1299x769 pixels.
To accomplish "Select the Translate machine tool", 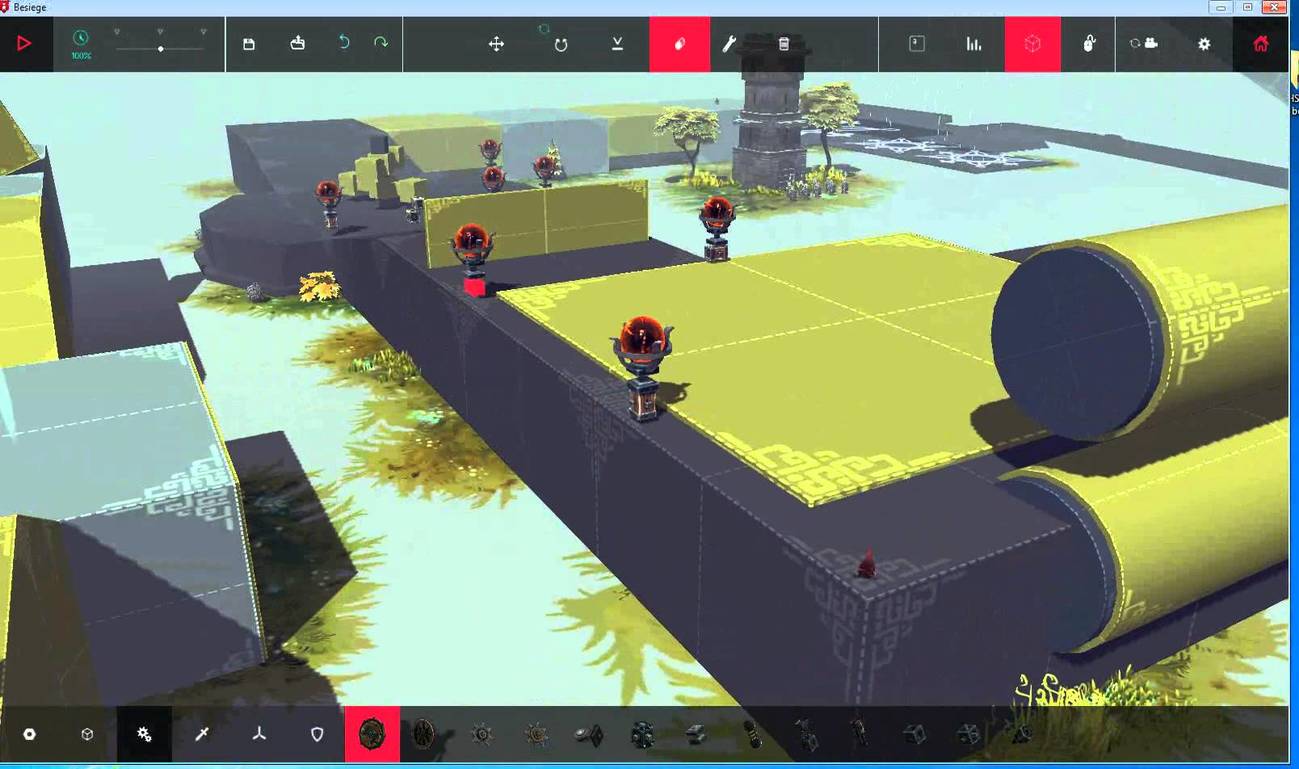I will 497,44.
